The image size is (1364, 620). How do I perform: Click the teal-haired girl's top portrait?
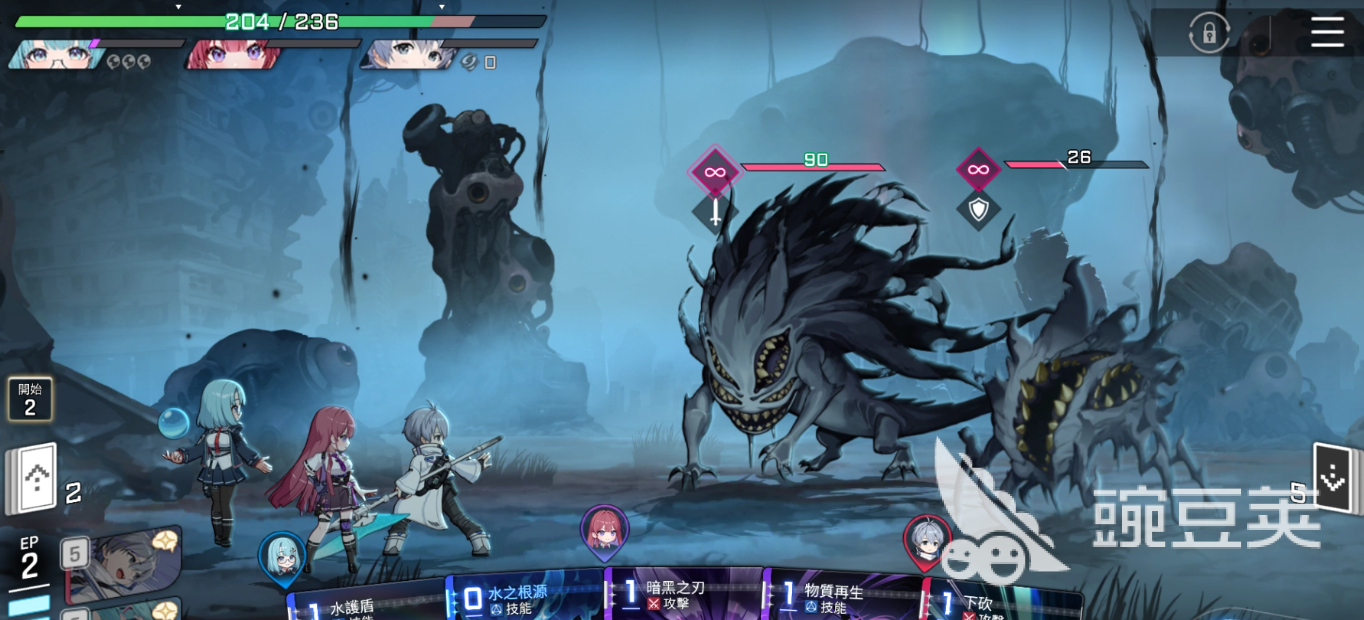pos(55,54)
